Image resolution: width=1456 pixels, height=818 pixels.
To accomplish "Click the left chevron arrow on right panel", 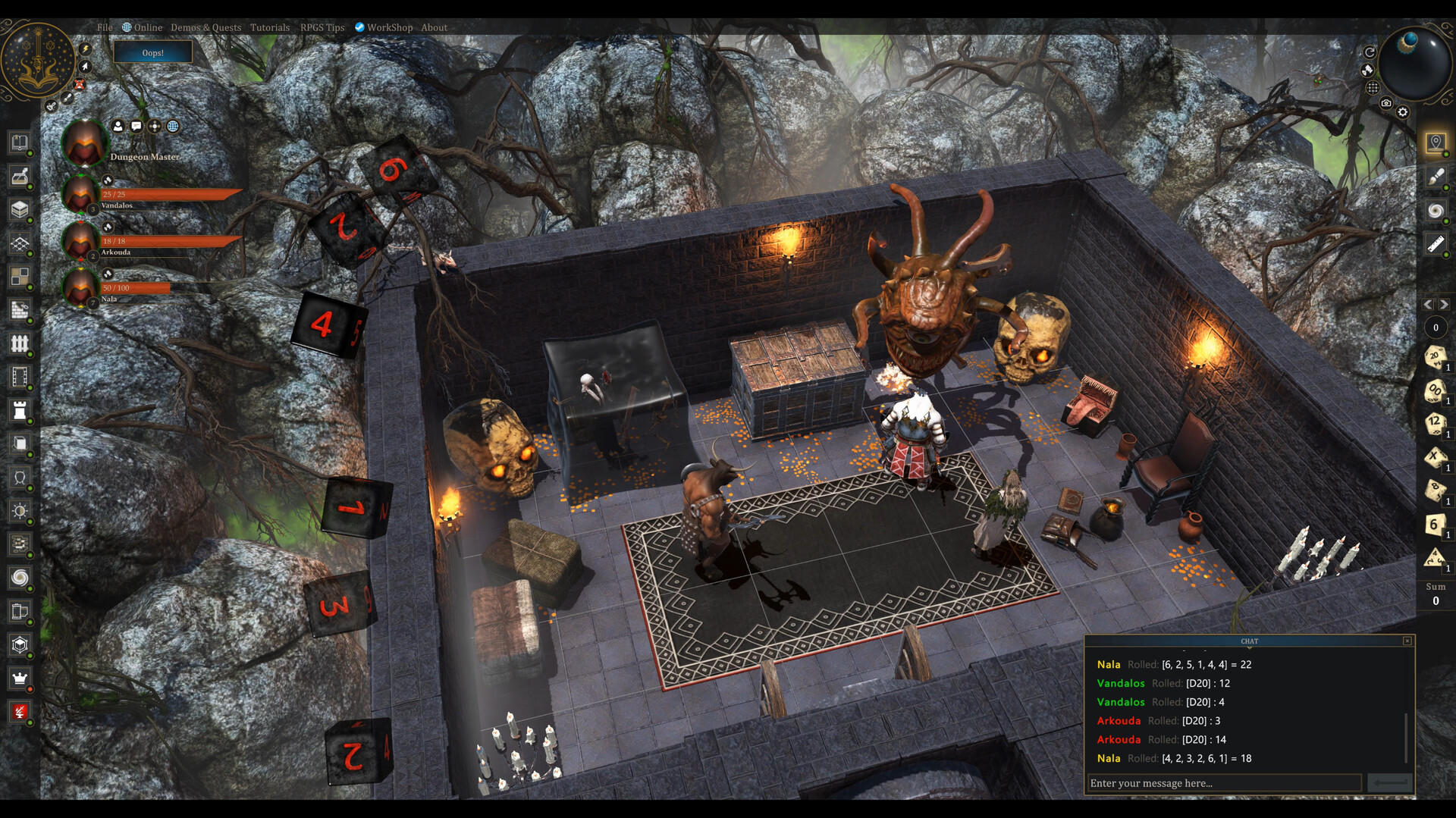I will coord(1429,304).
